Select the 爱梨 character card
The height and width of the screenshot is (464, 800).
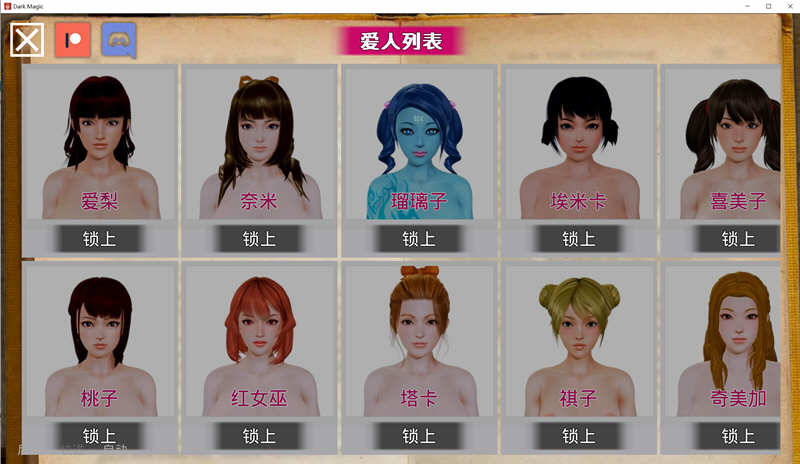point(99,145)
